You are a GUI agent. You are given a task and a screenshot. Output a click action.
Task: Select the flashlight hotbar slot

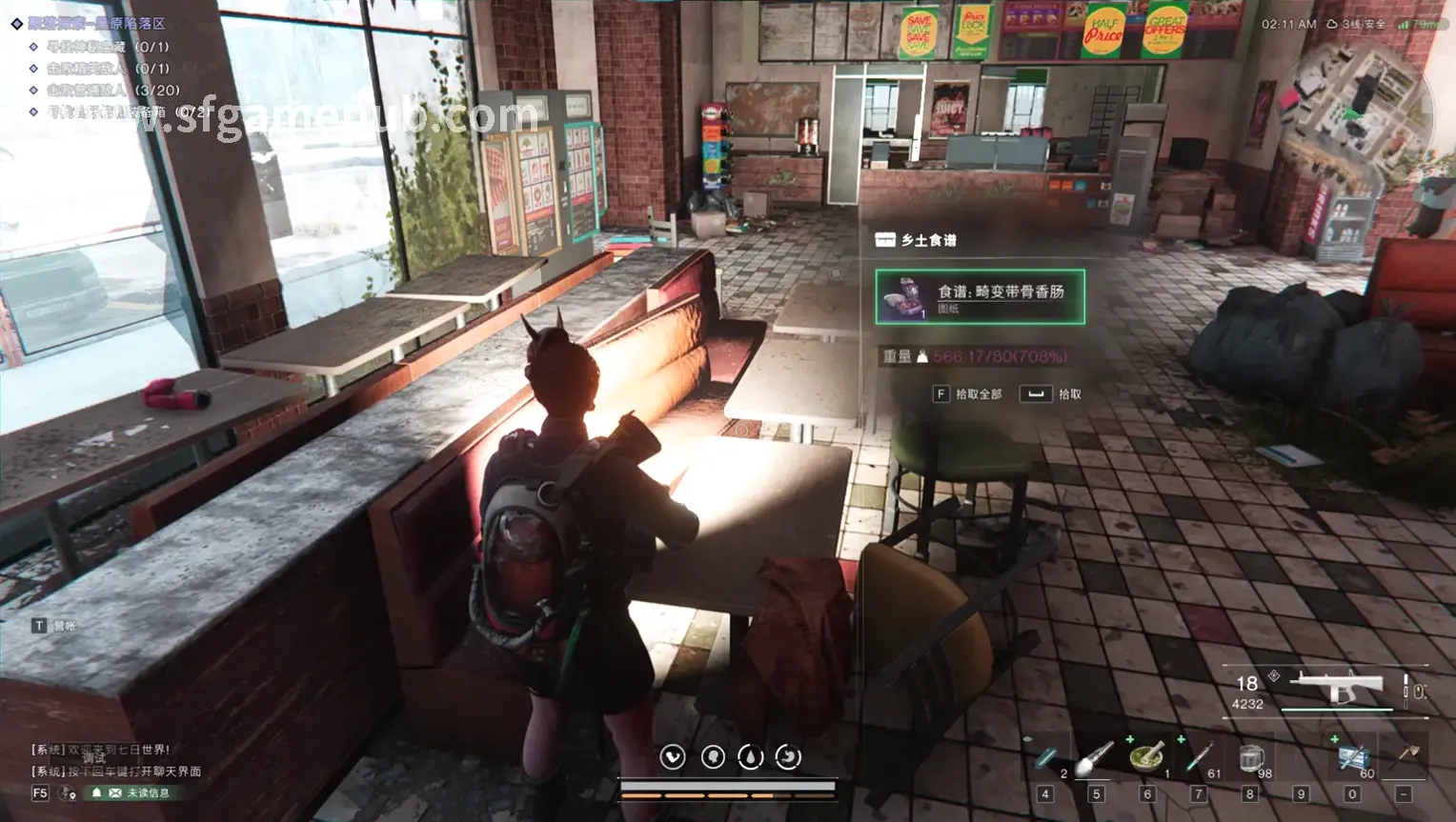click(x=1096, y=759)
